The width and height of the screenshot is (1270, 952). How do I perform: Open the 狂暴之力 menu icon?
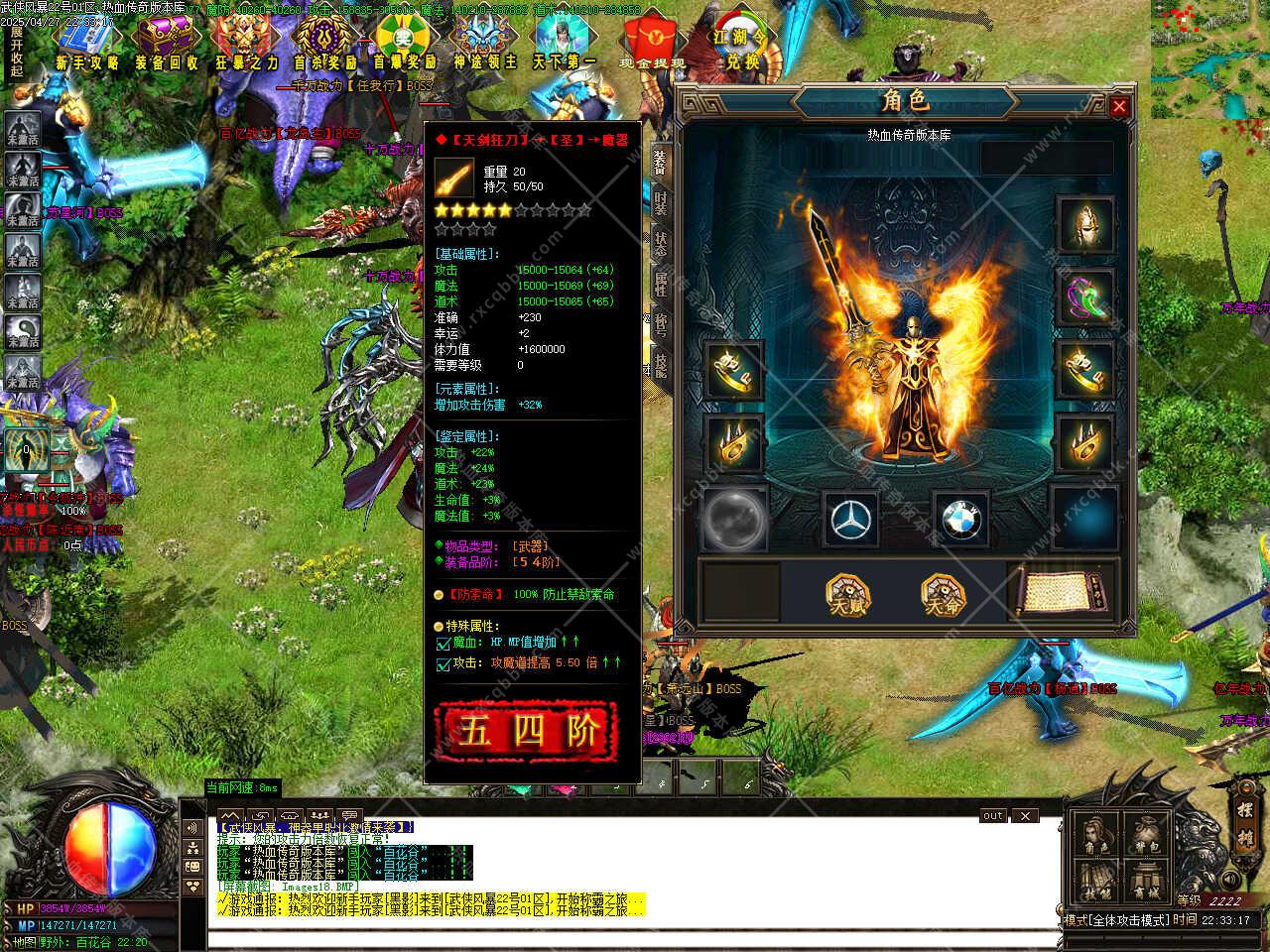click(x=246, y=43)
